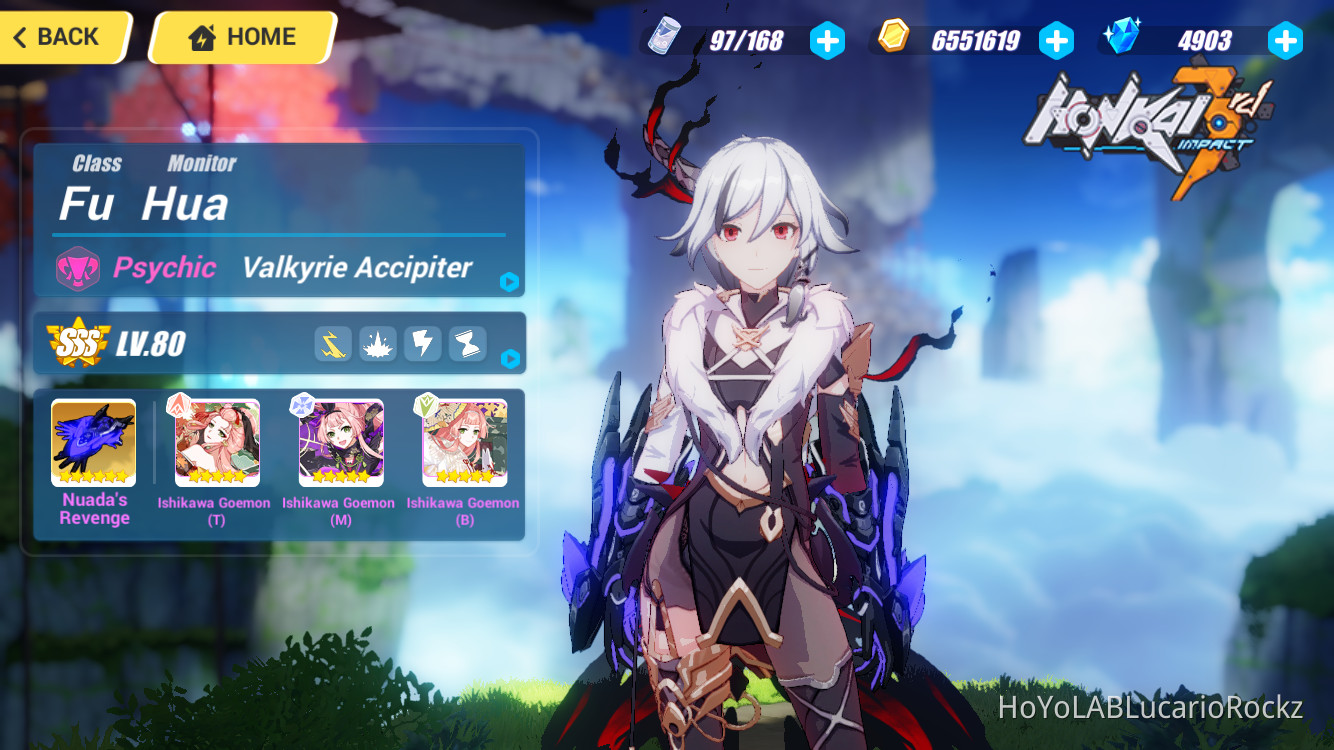Return to HOME screen
Screen dimensions: 1334x750
241,36
